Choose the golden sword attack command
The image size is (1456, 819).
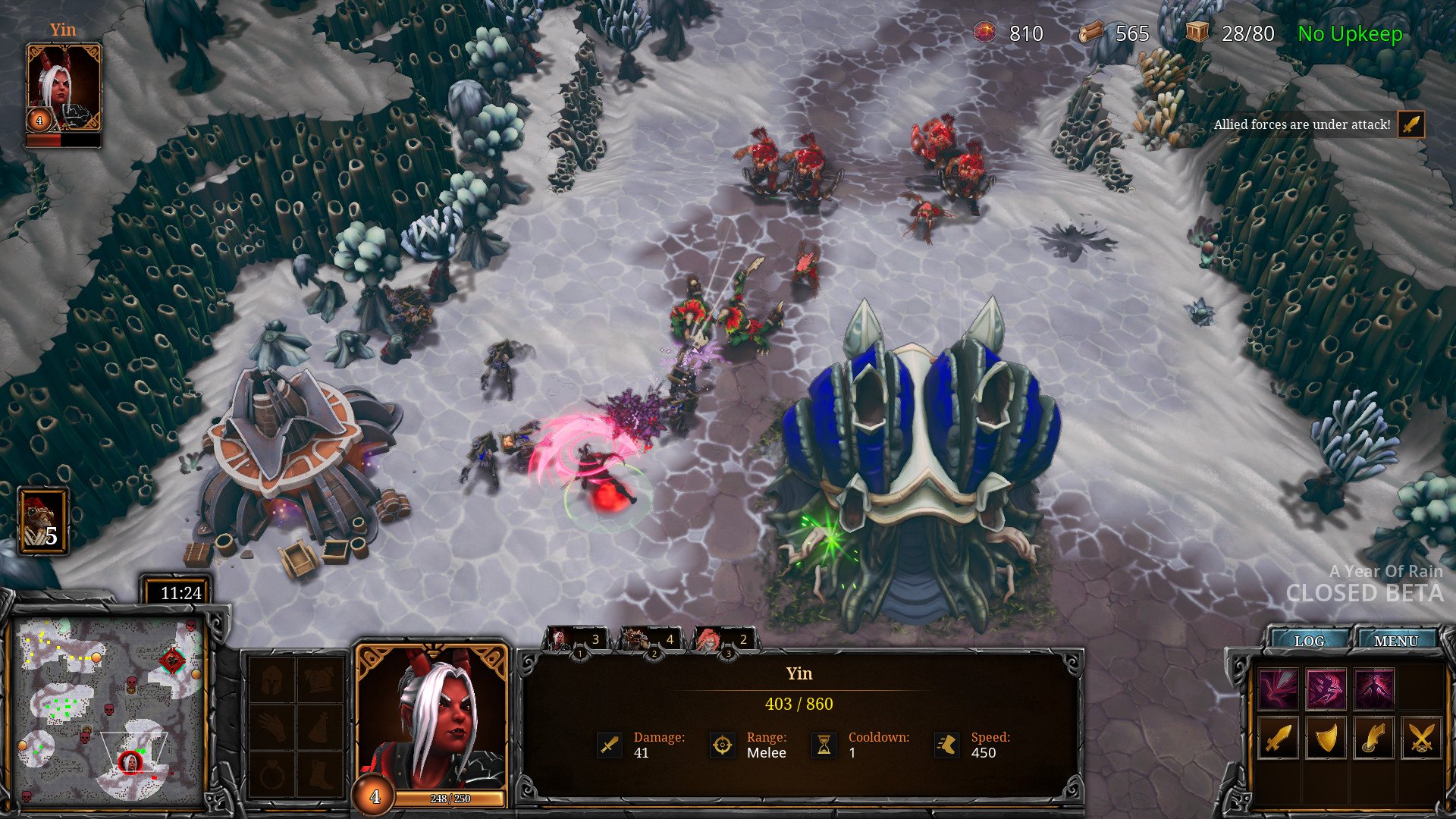(x=1278, y=738)
